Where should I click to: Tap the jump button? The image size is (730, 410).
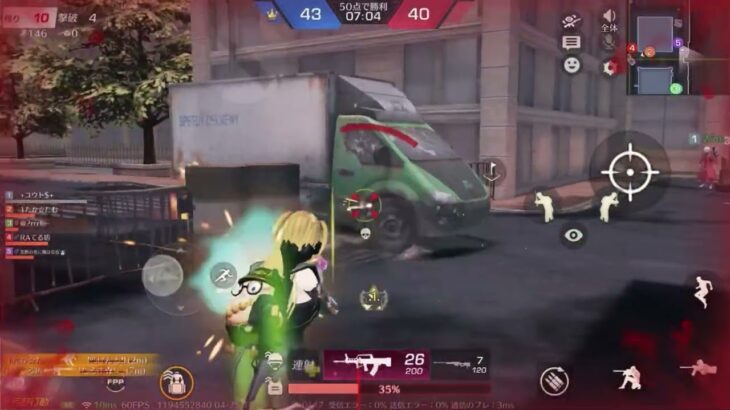(703, 291)
